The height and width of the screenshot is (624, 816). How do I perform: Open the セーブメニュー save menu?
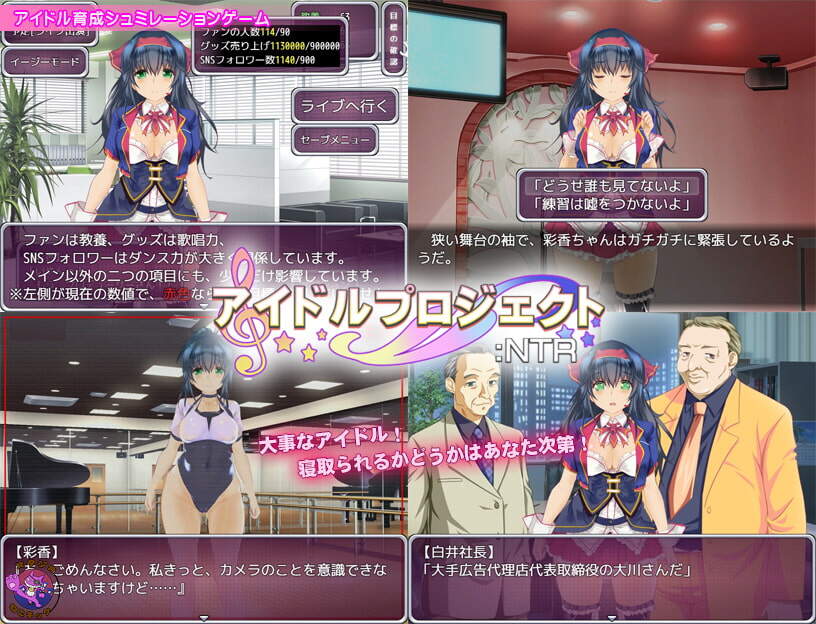point(334,139)
